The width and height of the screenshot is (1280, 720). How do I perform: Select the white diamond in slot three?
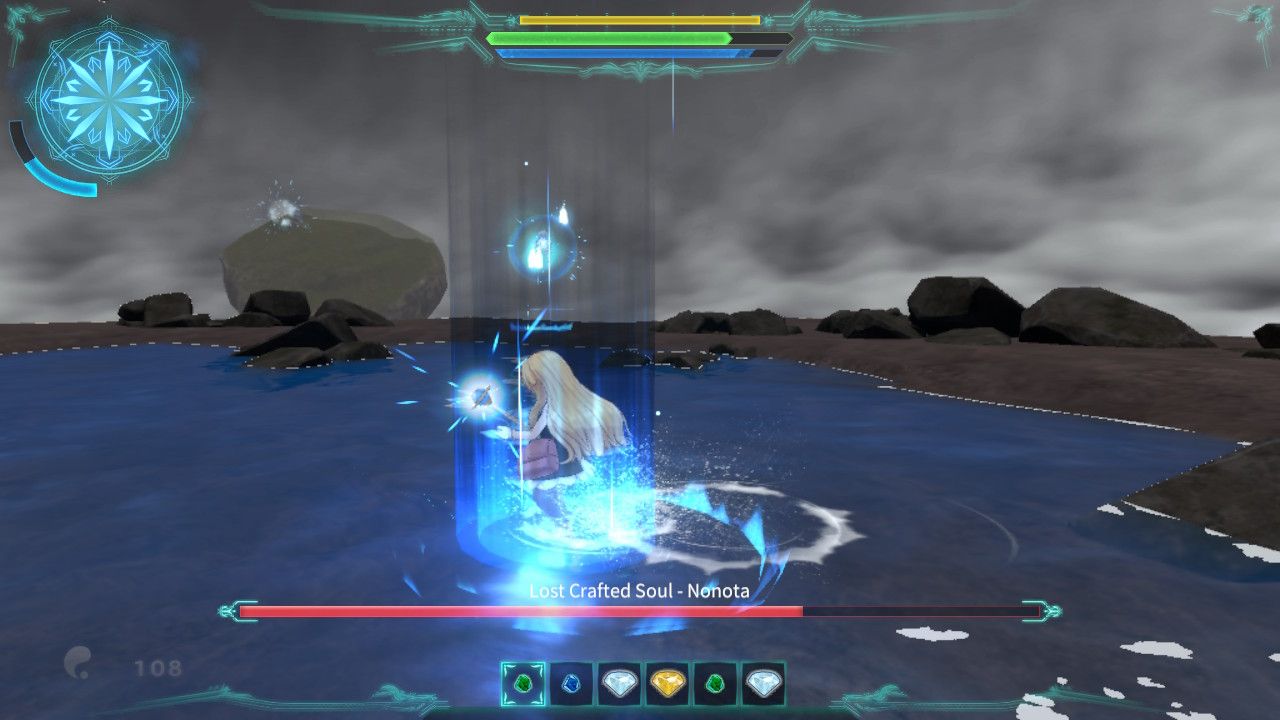click(620, 683)
